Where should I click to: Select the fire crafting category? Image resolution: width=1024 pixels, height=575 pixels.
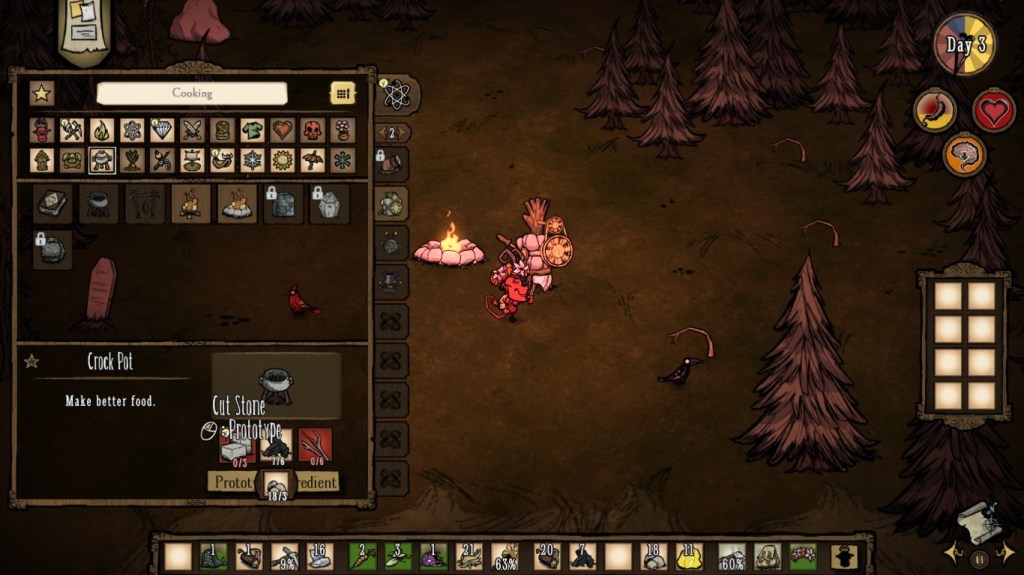click(x=102, y=130)
